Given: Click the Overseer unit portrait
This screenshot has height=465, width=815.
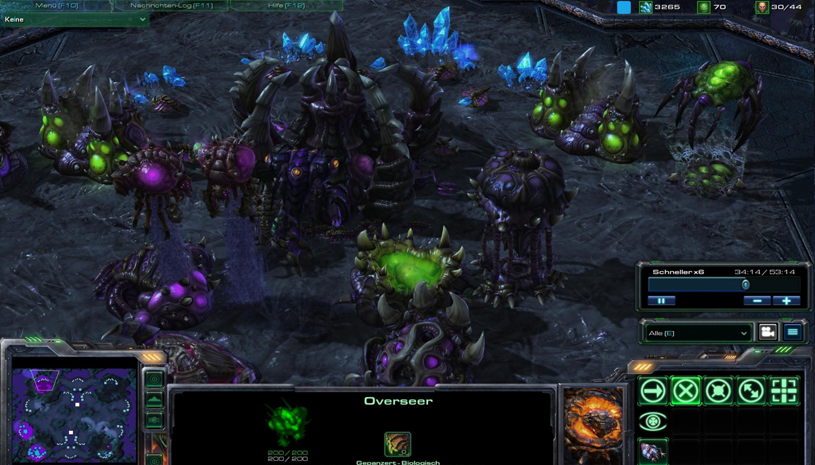Looking at the screenshot, I should (593, 425).
